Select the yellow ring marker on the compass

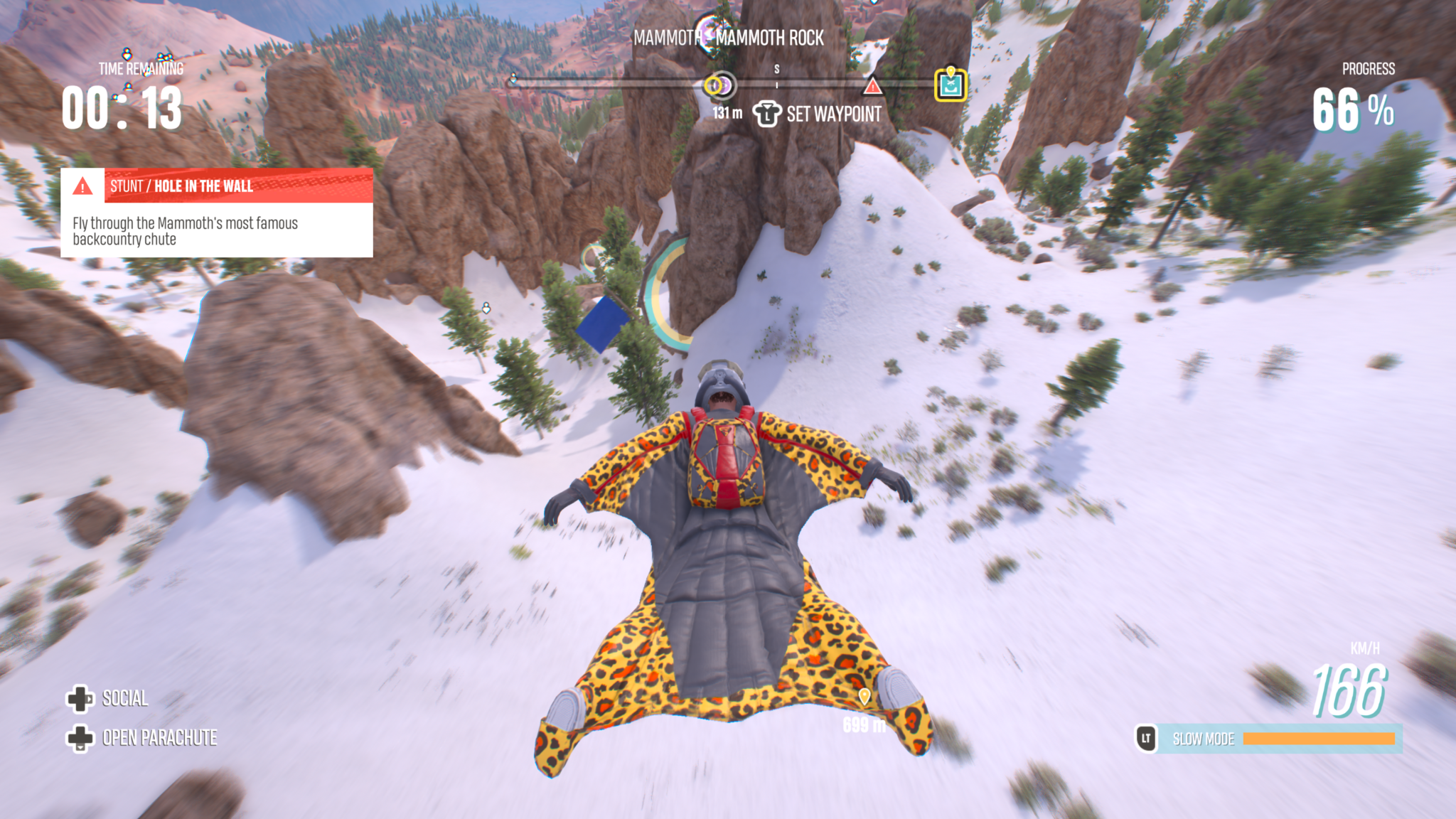pos(714,86)
